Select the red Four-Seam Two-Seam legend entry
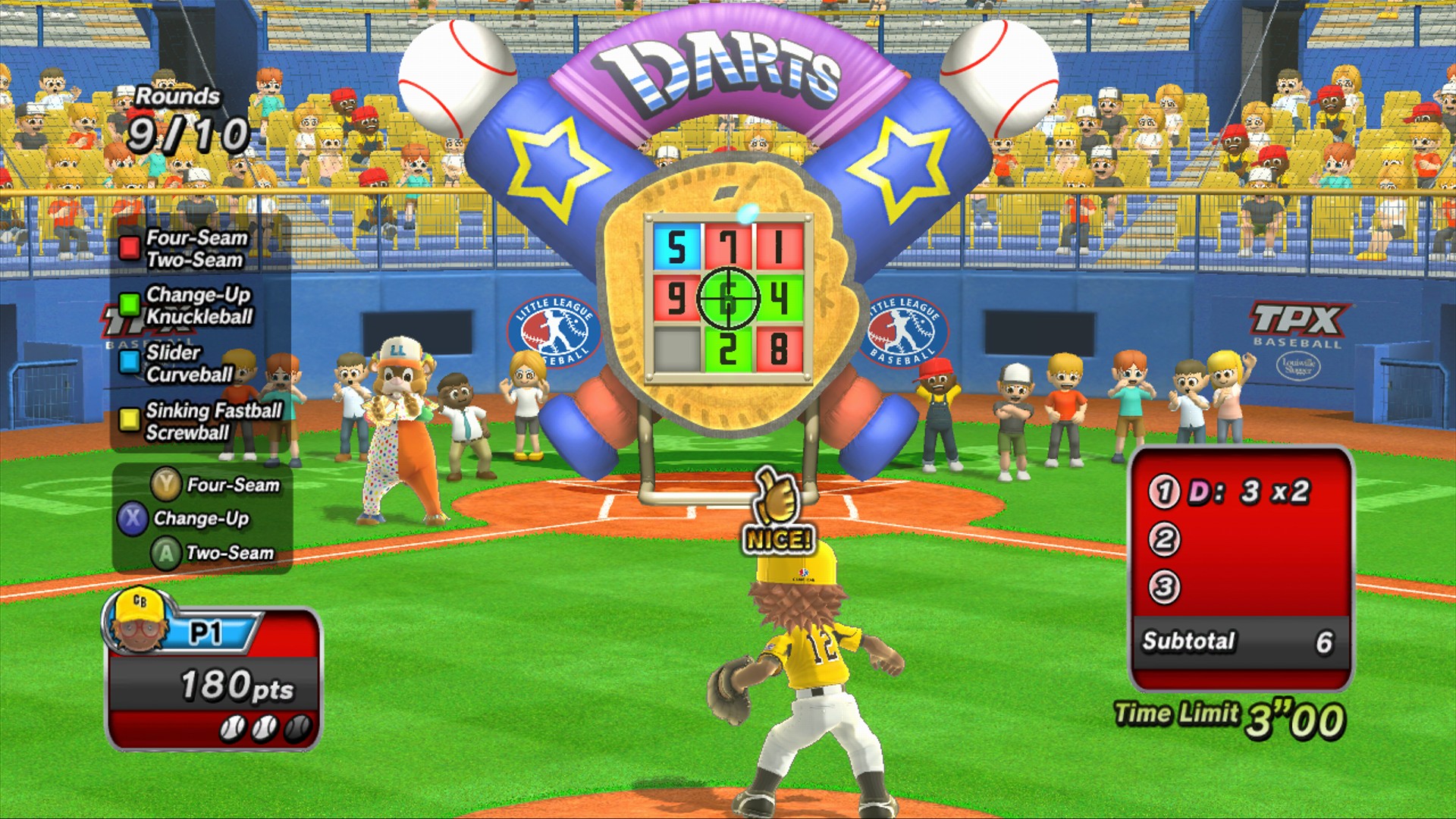This screenshot has height=819, width=1456. tap(184, 249)
